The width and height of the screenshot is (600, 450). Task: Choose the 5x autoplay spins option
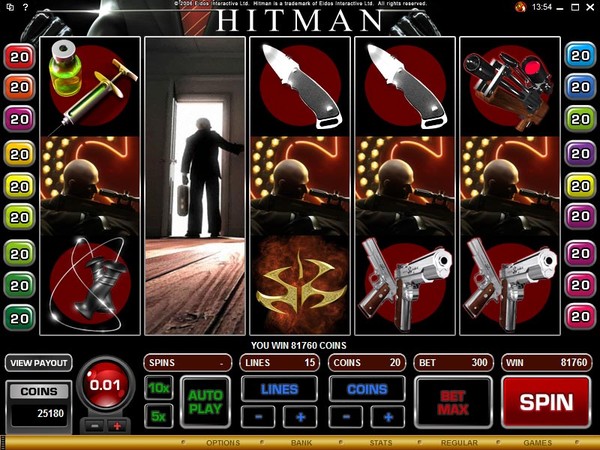(x=157, y=416)
